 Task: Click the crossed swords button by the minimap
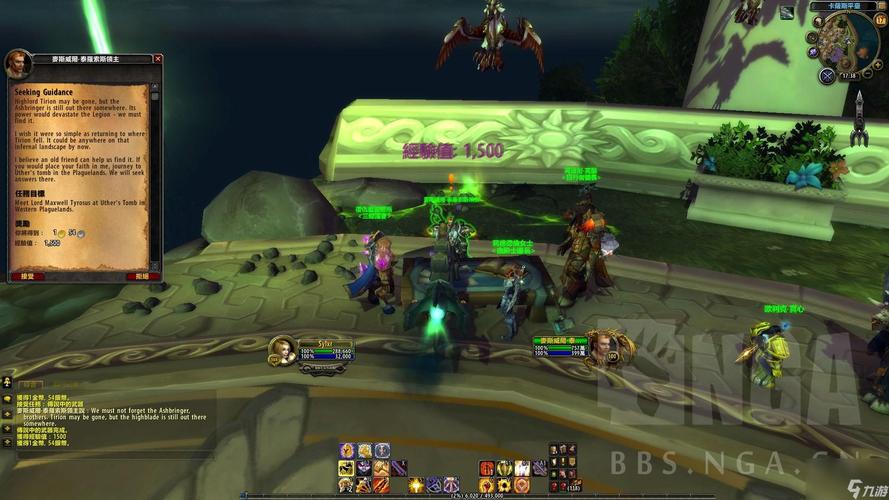click(x=826, y=75)
